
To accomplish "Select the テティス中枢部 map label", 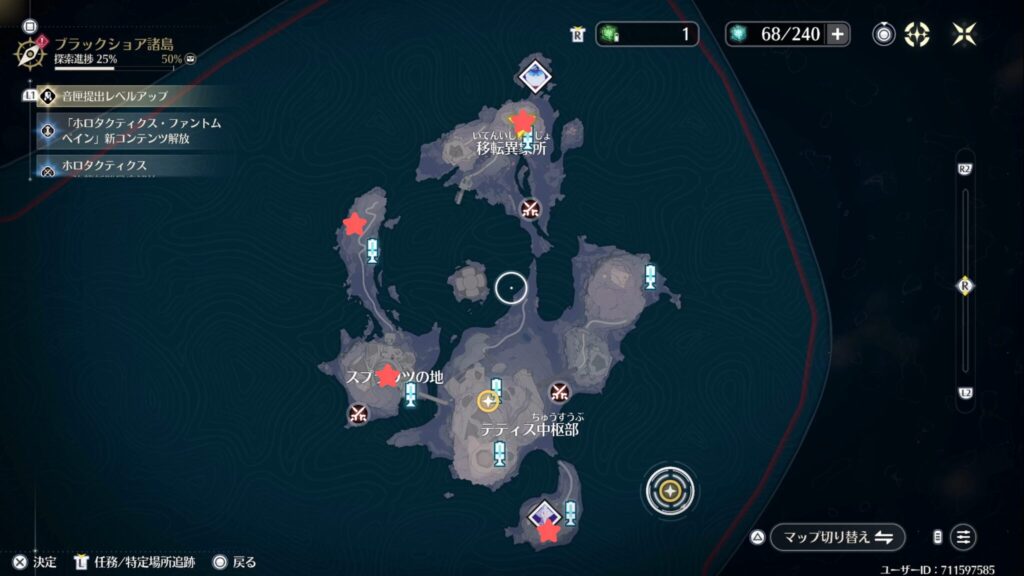I will pos(529,429).
